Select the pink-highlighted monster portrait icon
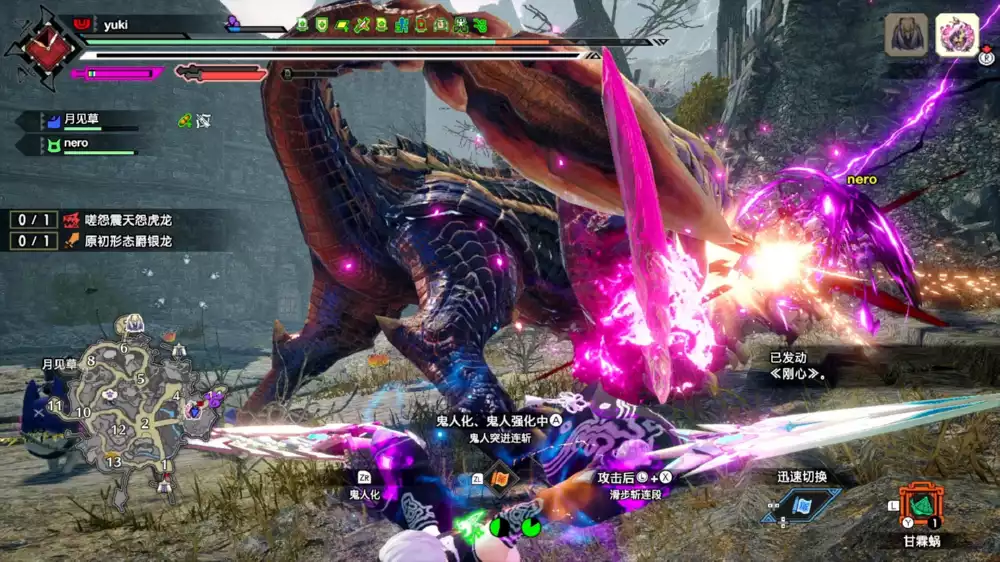 (x=957, y=35)
